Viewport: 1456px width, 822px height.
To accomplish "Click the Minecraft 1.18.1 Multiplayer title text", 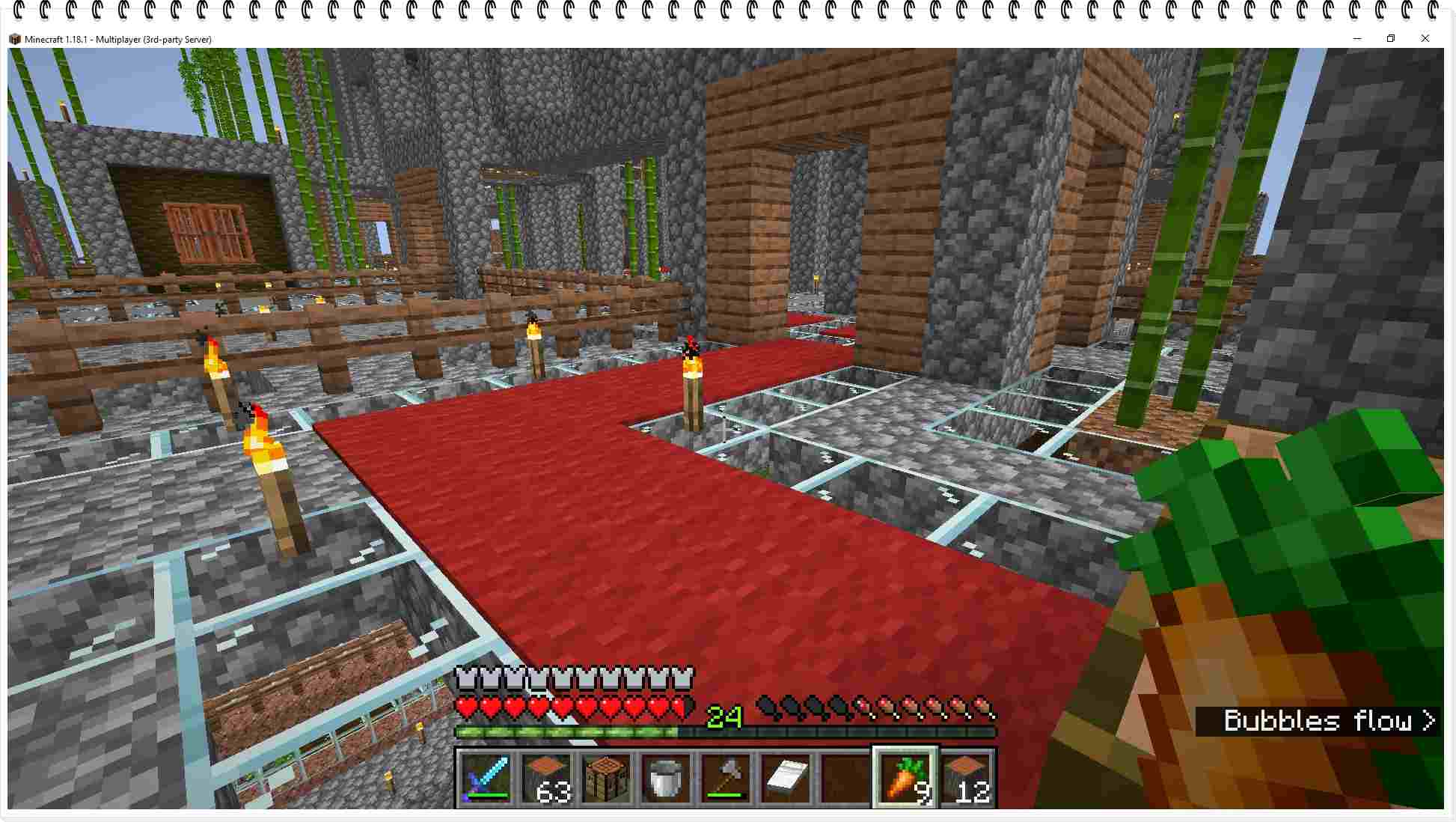I will coord(117,38).
